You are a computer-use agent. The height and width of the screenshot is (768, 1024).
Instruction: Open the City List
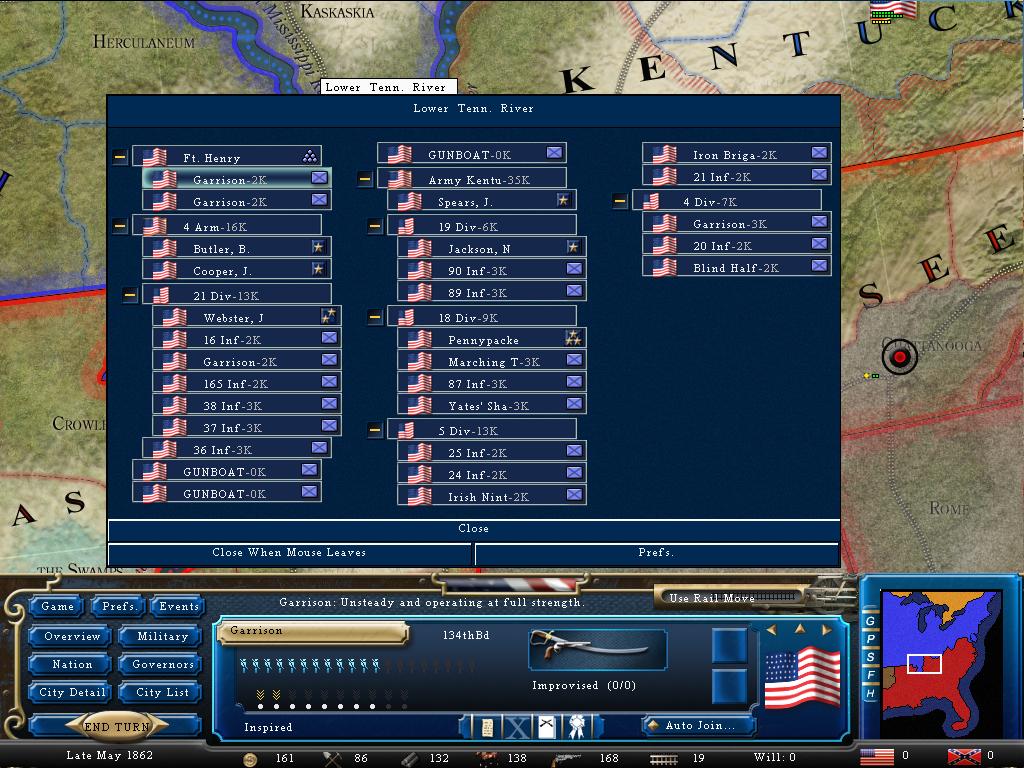click(x=162, y=693)
